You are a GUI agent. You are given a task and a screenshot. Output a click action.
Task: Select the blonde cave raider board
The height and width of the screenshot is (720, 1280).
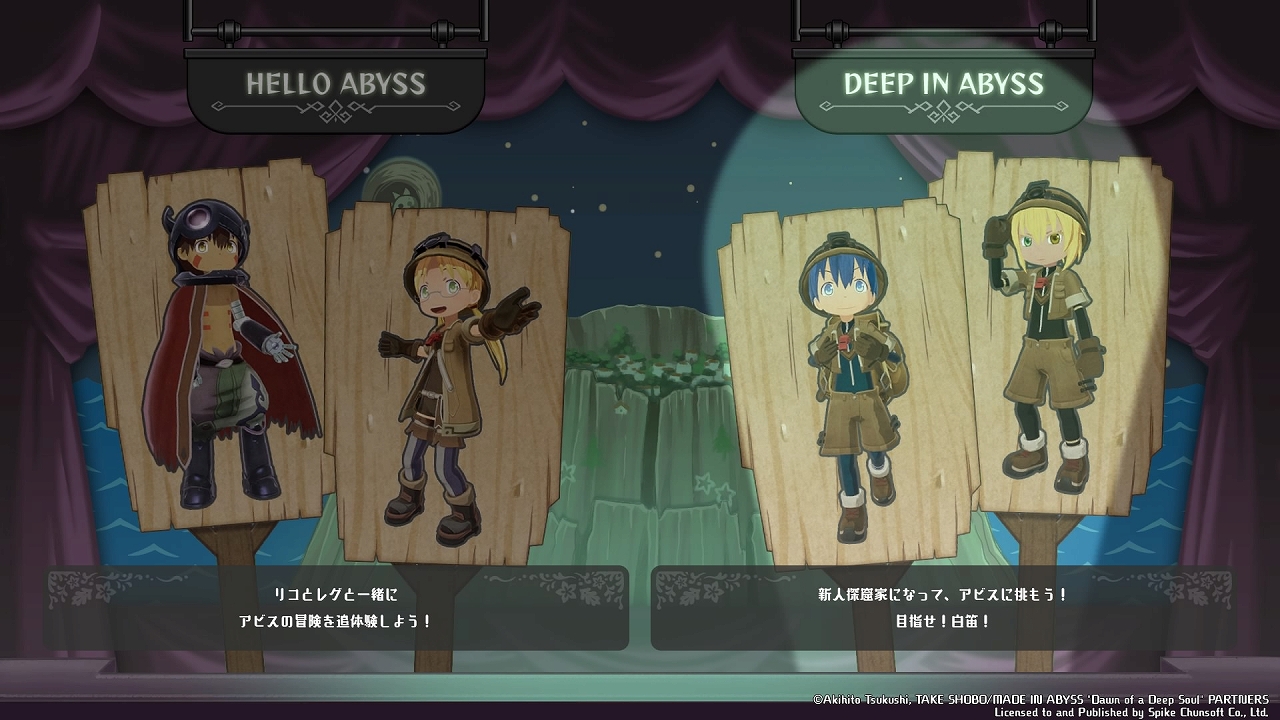click(x=1050, y=340)
